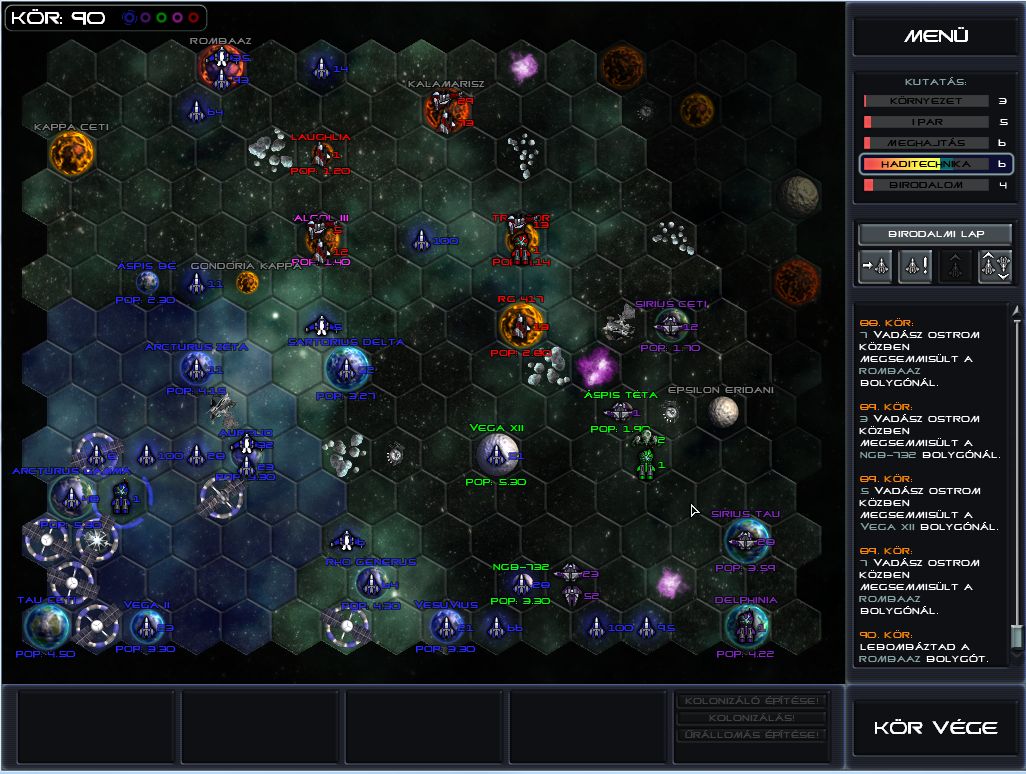The image size is (1026, 774).
Task: Click the arrow-to-ship move fleet icon
Action: 874,266
